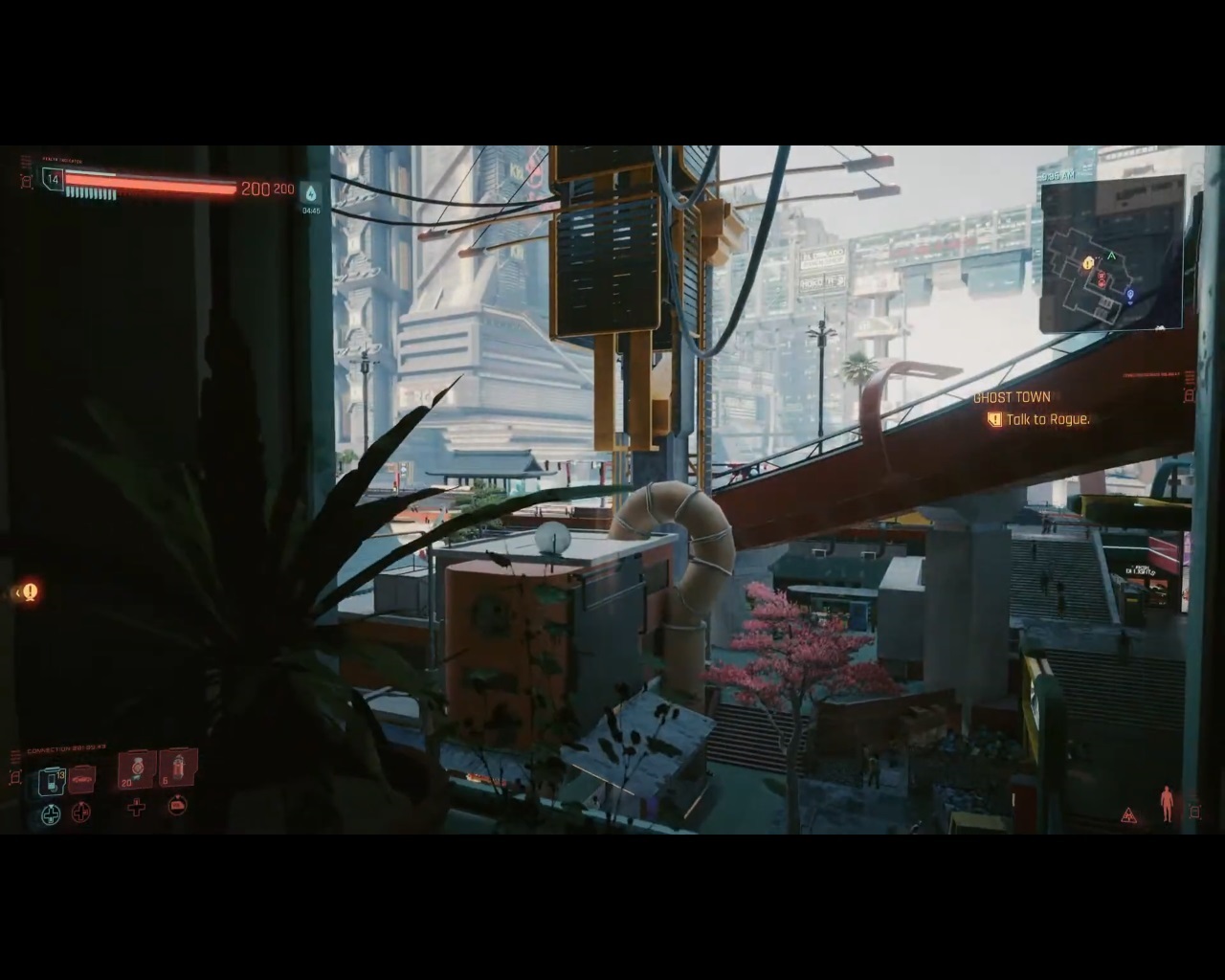Click the level 14 badge
1225x980 pixels.
tap(53, 179)
